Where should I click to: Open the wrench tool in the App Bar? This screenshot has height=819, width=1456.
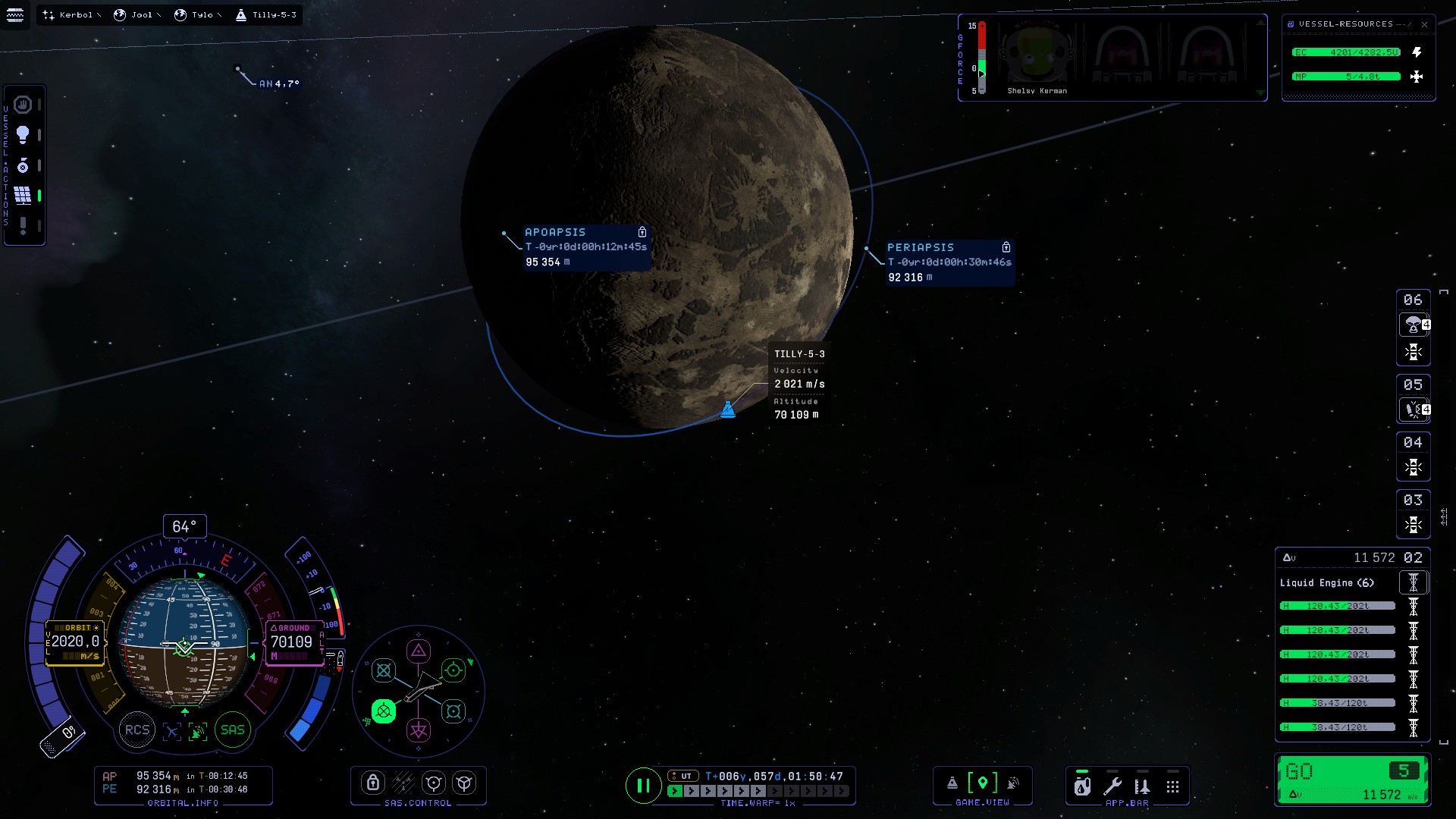tap(1112, 786)
